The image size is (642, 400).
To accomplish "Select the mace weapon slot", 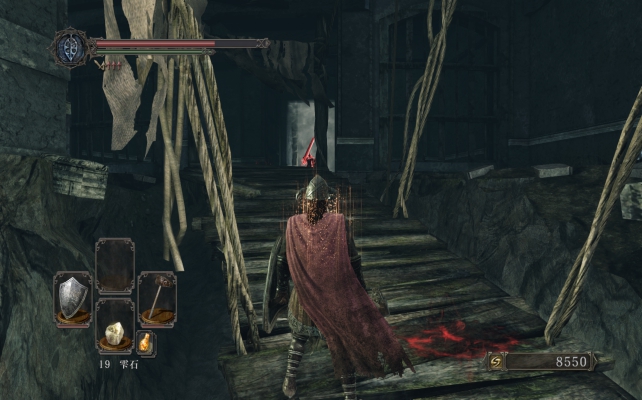I will (157, 297).
